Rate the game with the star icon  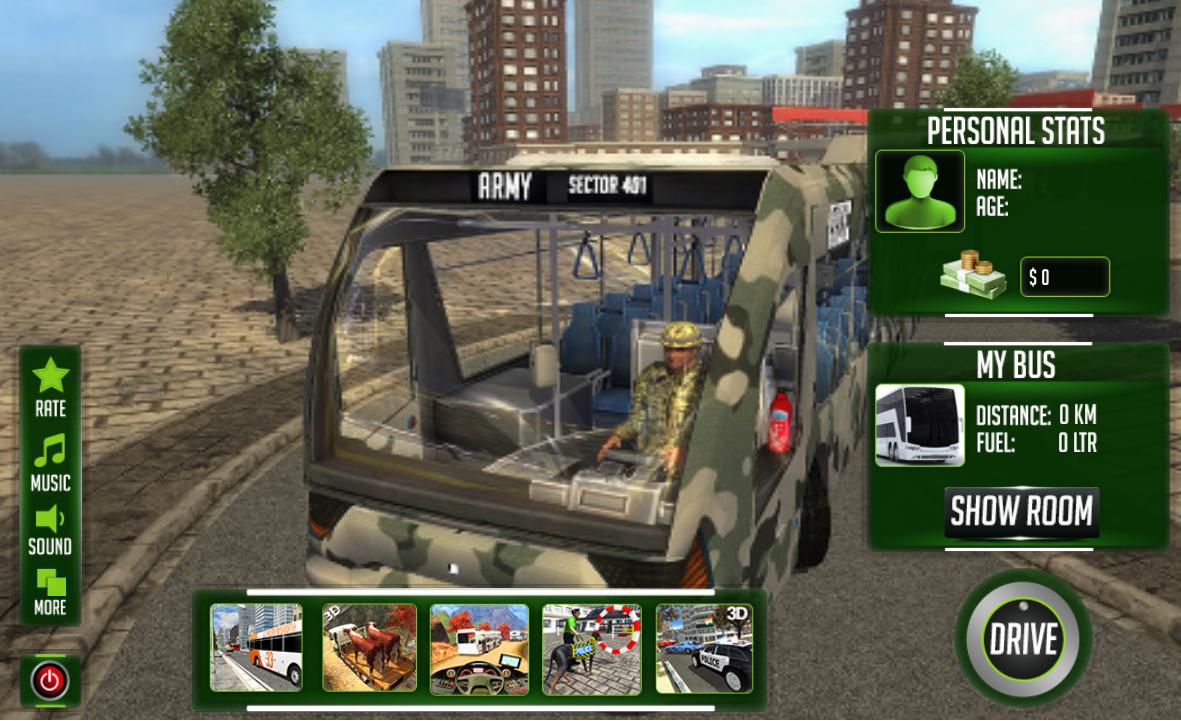pos(50,377)
